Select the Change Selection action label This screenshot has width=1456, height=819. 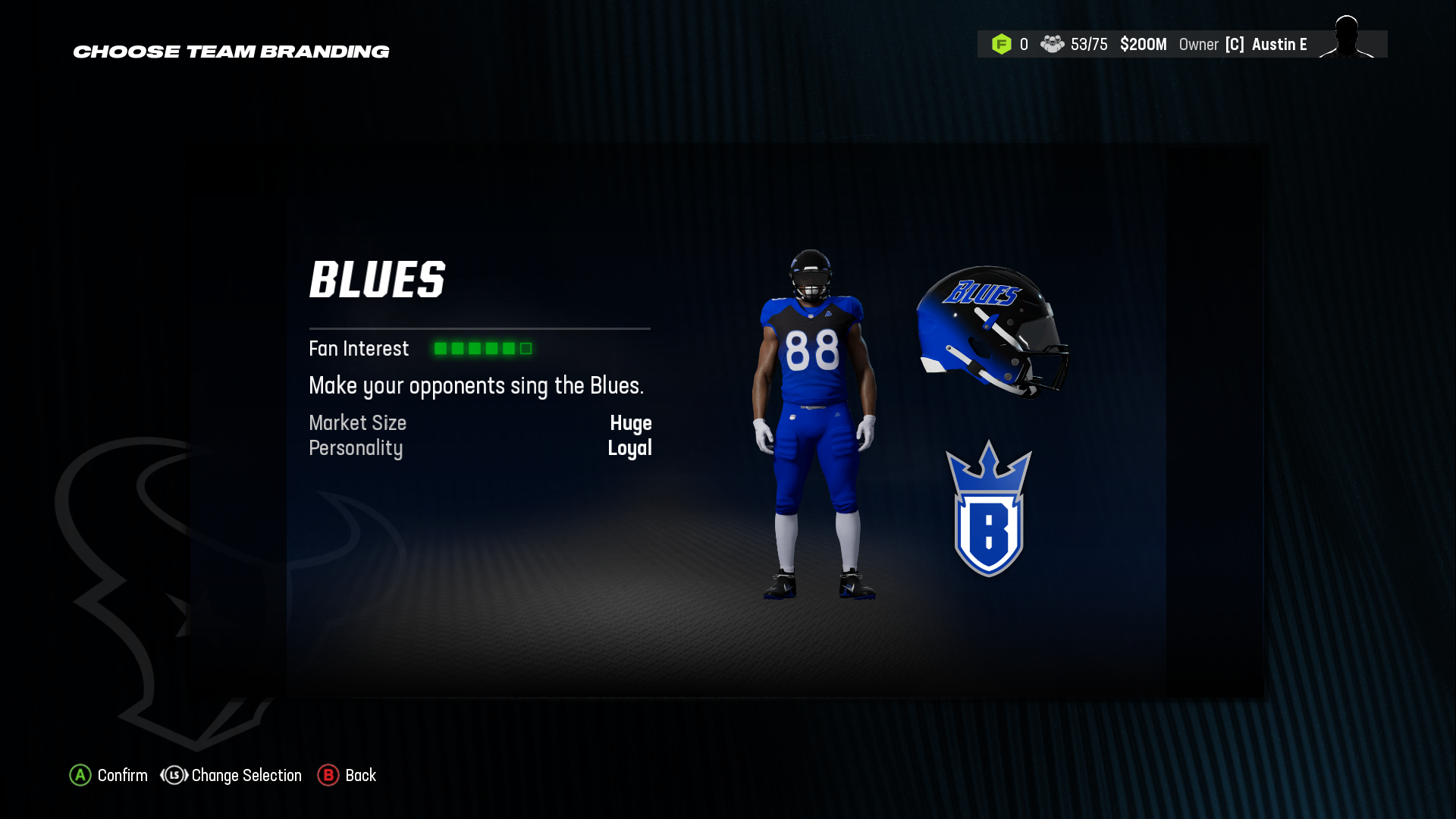pyautogui.click(x=246, y=775)
